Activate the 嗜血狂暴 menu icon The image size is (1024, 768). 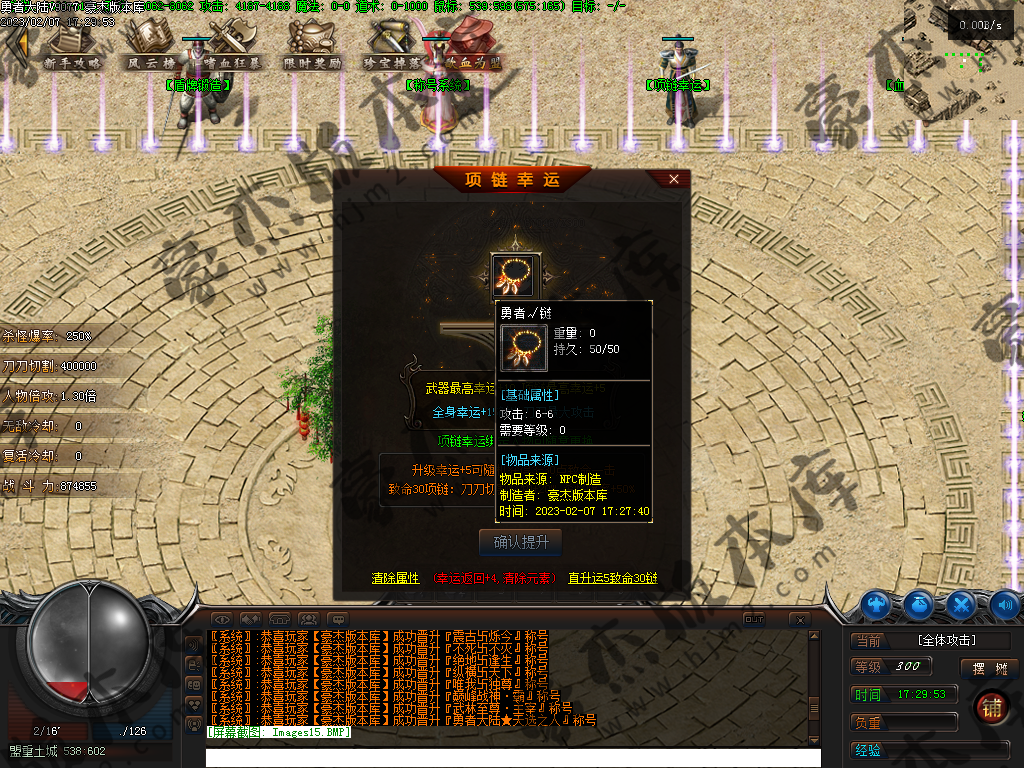230,46
